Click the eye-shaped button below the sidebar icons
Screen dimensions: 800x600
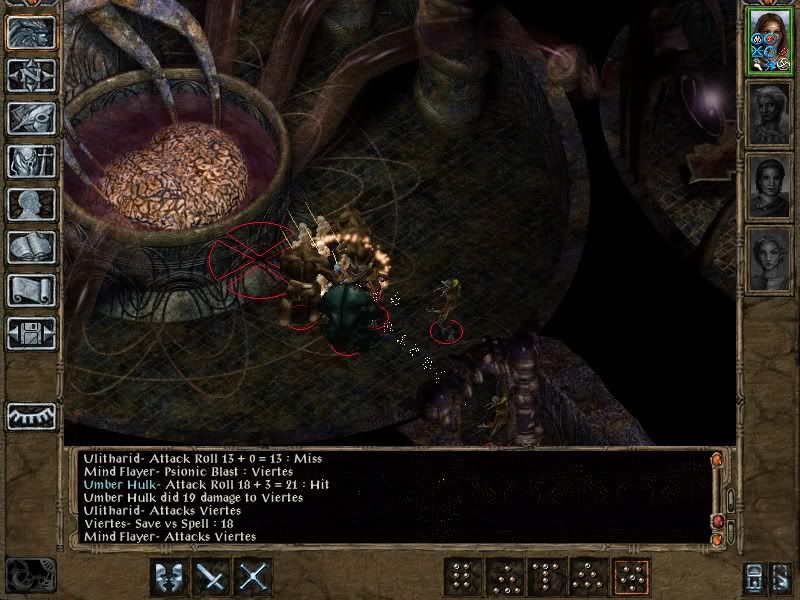click(x=31, y=415)
